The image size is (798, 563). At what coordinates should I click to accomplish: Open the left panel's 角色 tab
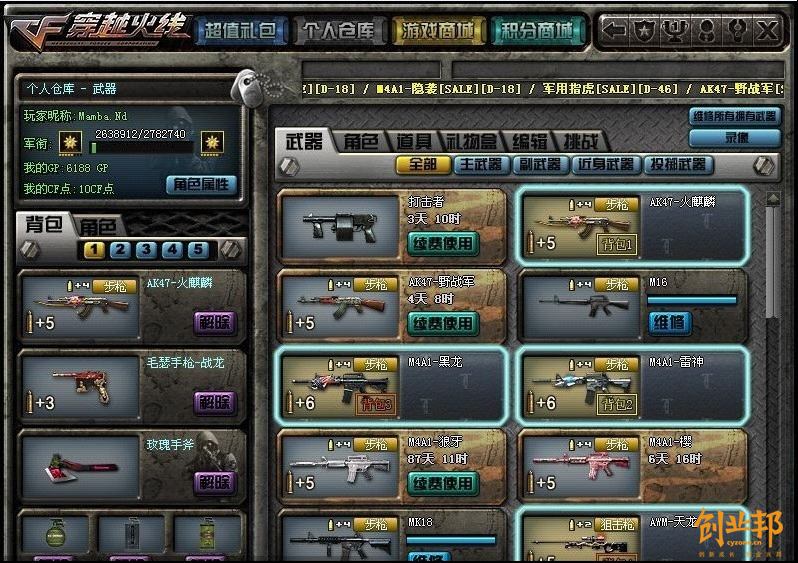[98, 226]
